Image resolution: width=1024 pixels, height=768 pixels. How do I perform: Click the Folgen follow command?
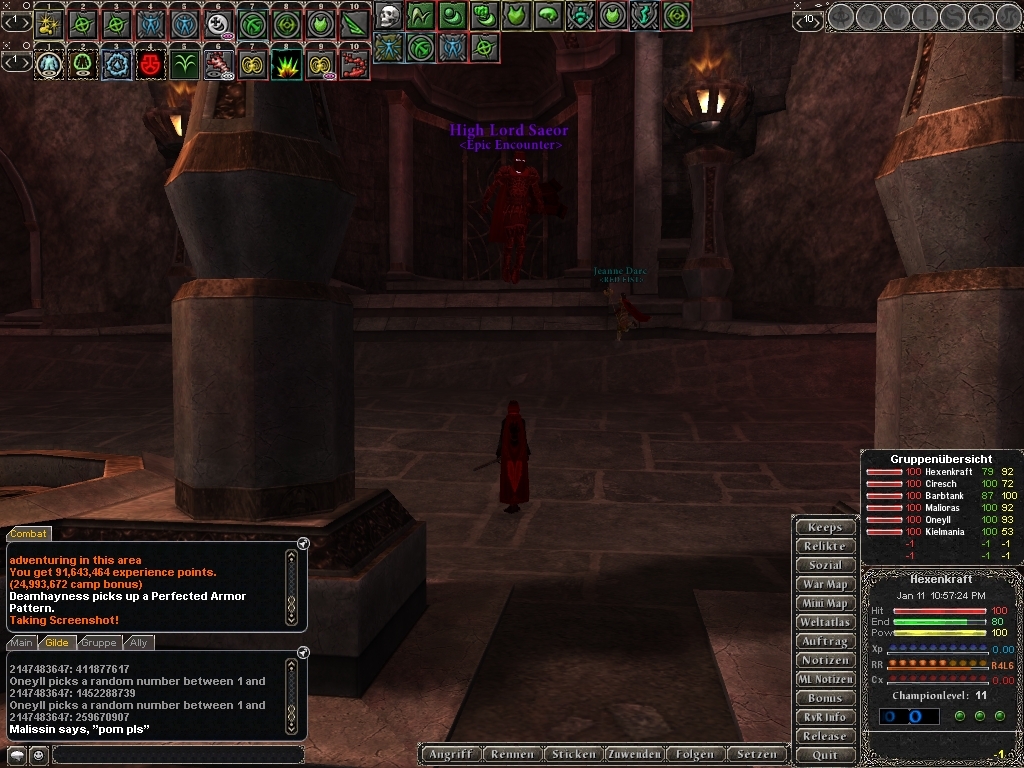(694, 754)
